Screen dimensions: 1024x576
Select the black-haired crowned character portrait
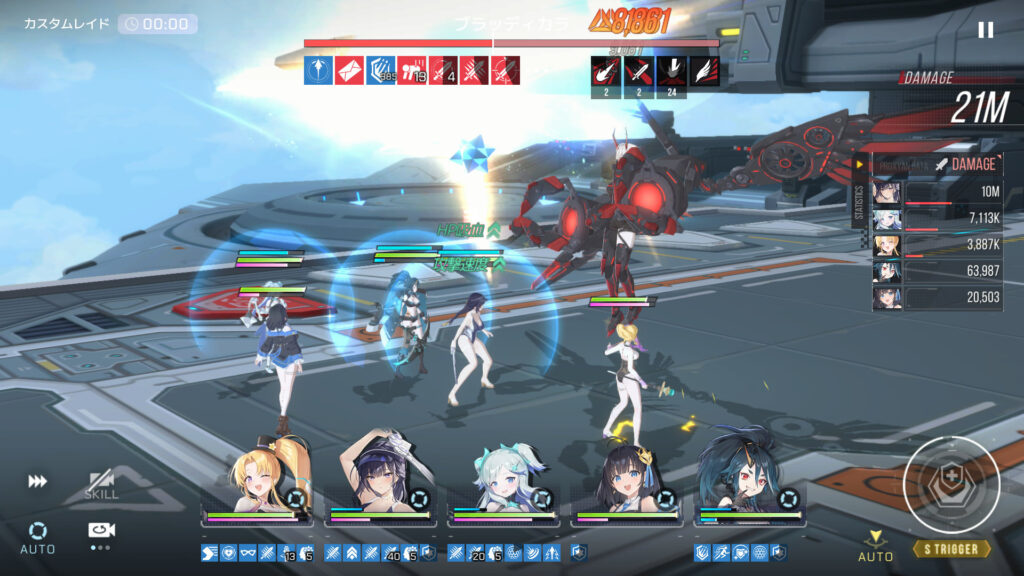(627, 478)
